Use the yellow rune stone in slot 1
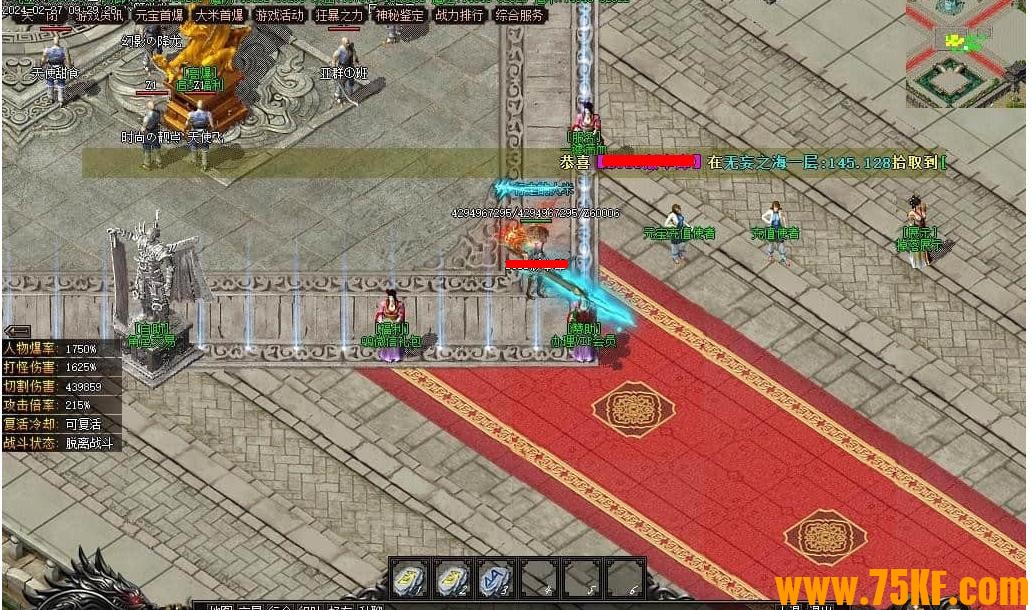Screen dimensions: 1033x610 [x=408, y=579]
